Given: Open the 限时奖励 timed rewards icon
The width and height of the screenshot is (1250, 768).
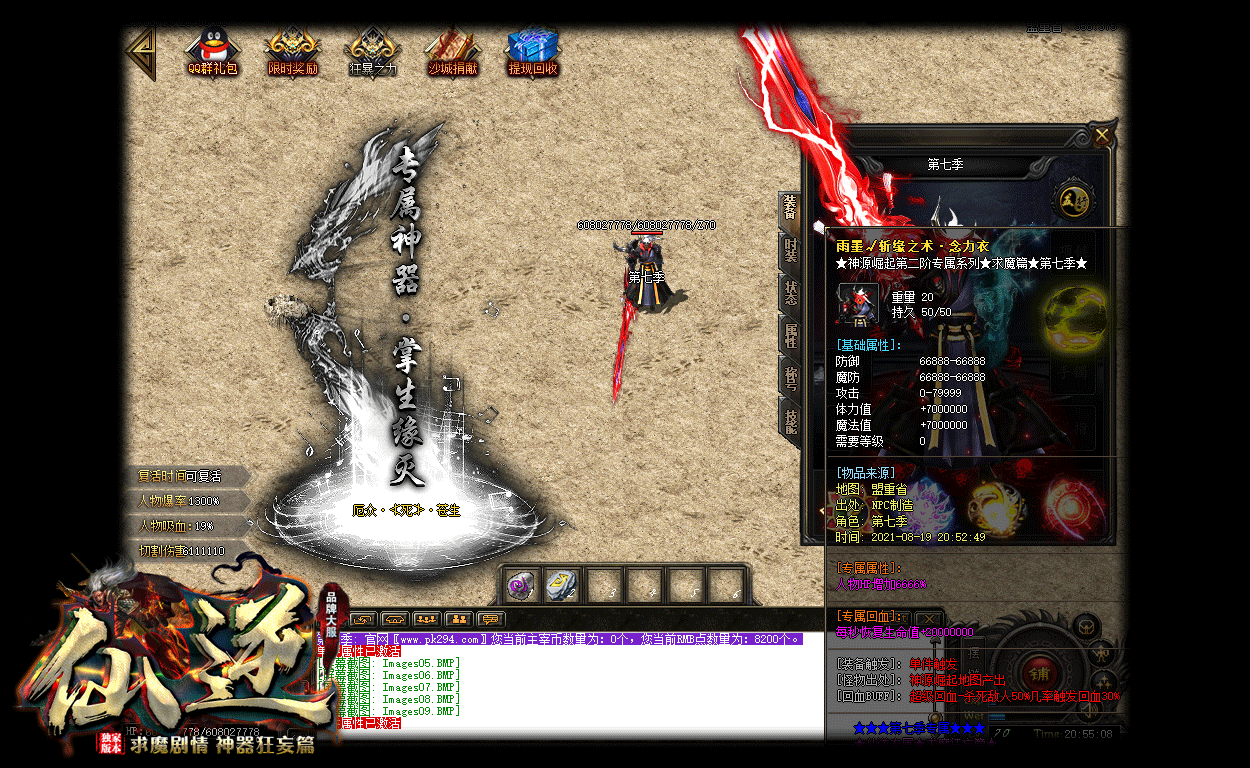Looking at the screenshot, I should (x=292, y=50).
